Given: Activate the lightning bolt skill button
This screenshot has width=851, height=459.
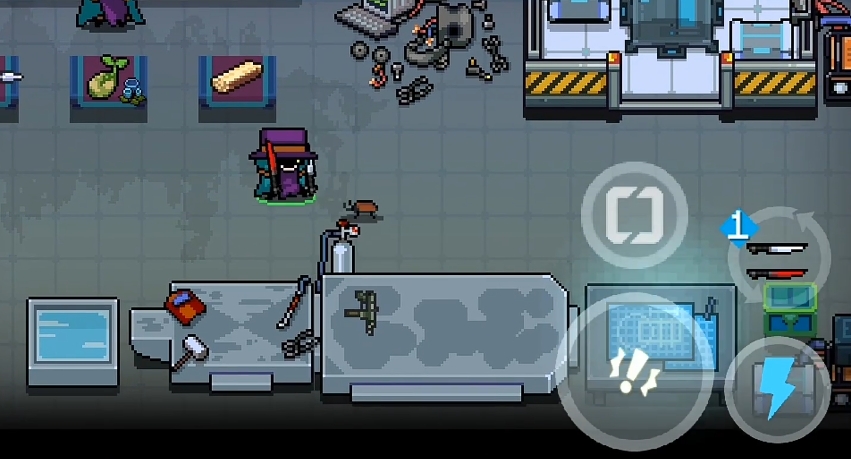Looking at the screenshot, I should (778, 389).
